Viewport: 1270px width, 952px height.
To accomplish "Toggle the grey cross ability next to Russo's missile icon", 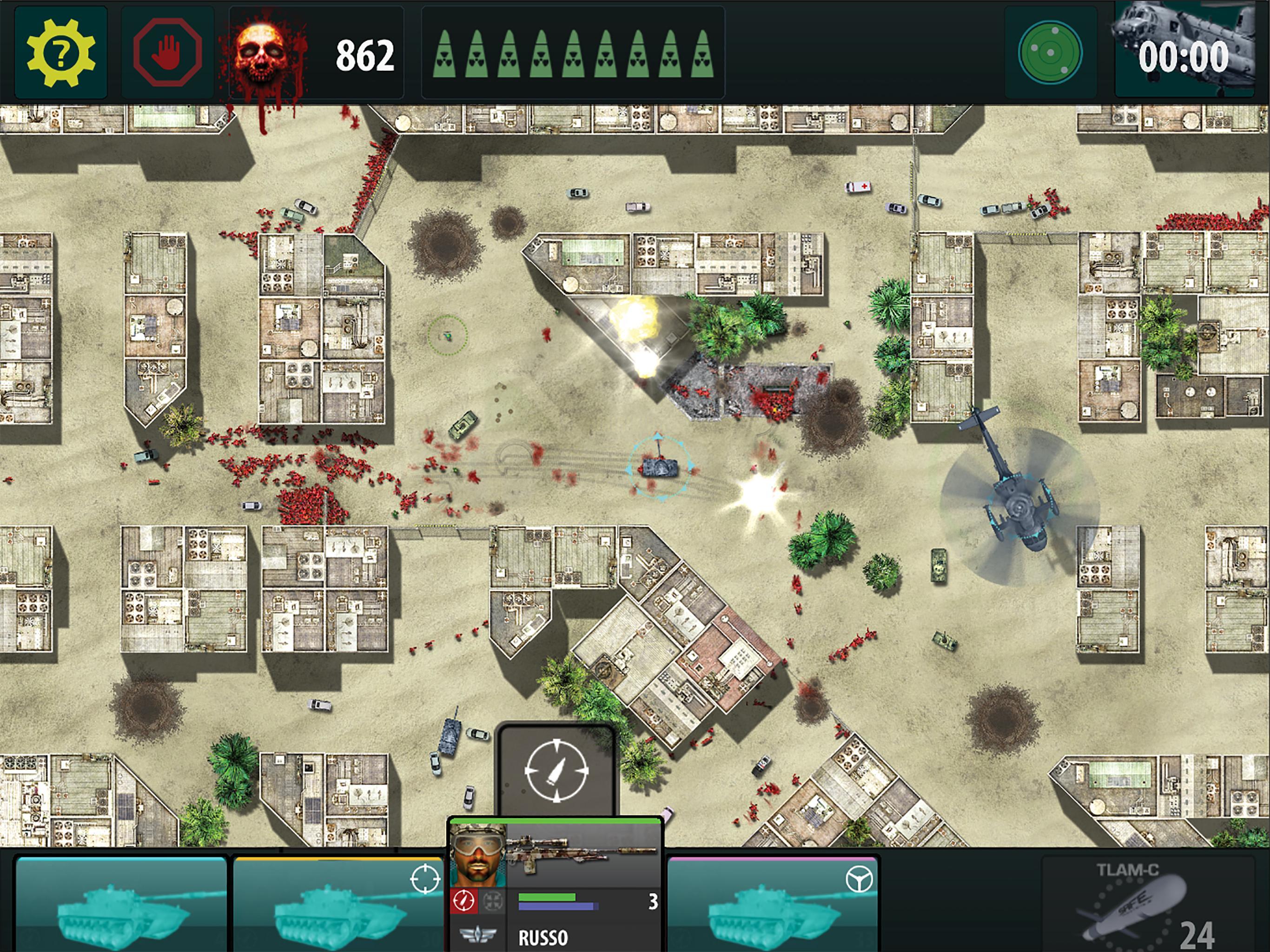I will click(493, 900).
